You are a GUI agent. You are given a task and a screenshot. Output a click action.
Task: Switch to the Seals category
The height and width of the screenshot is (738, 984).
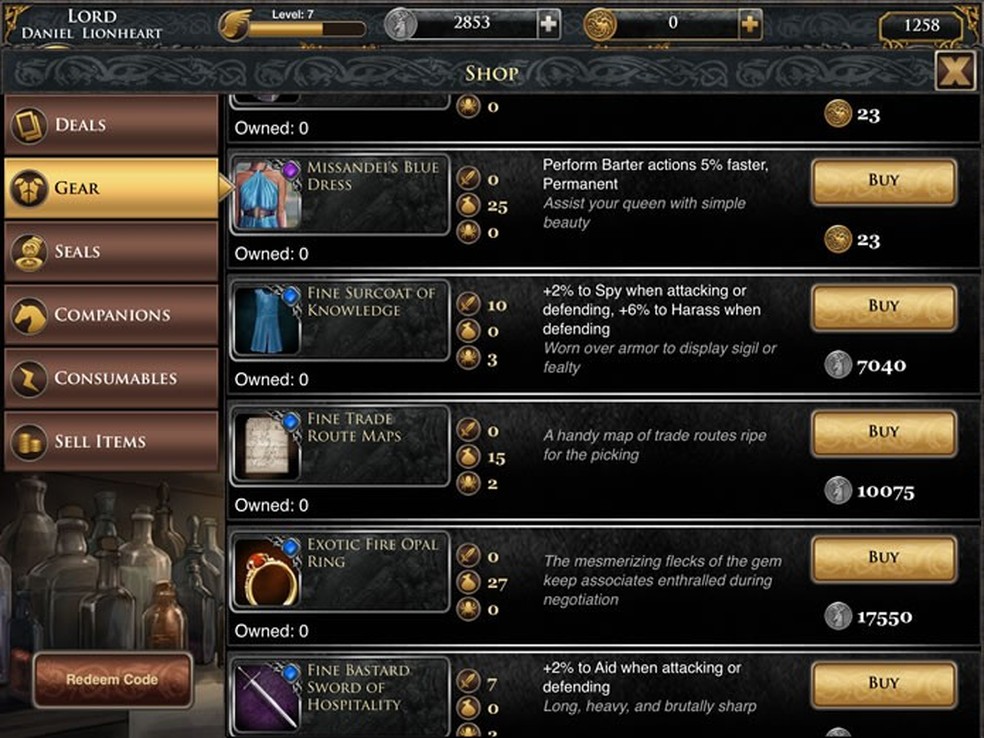pos(111,251)
